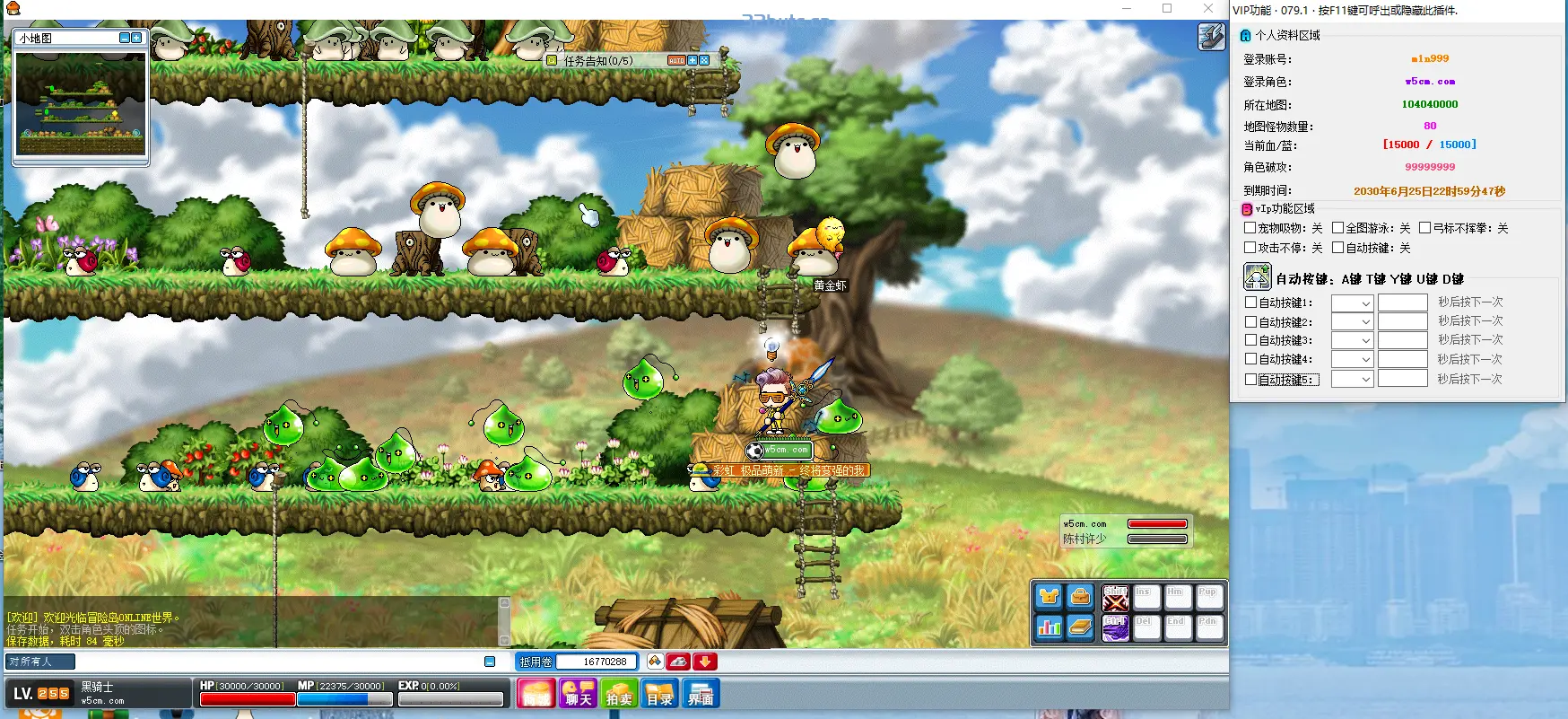Click the red down-arrow button beside 抵用卷
The image size is (1568, 719).
point(705,662)
